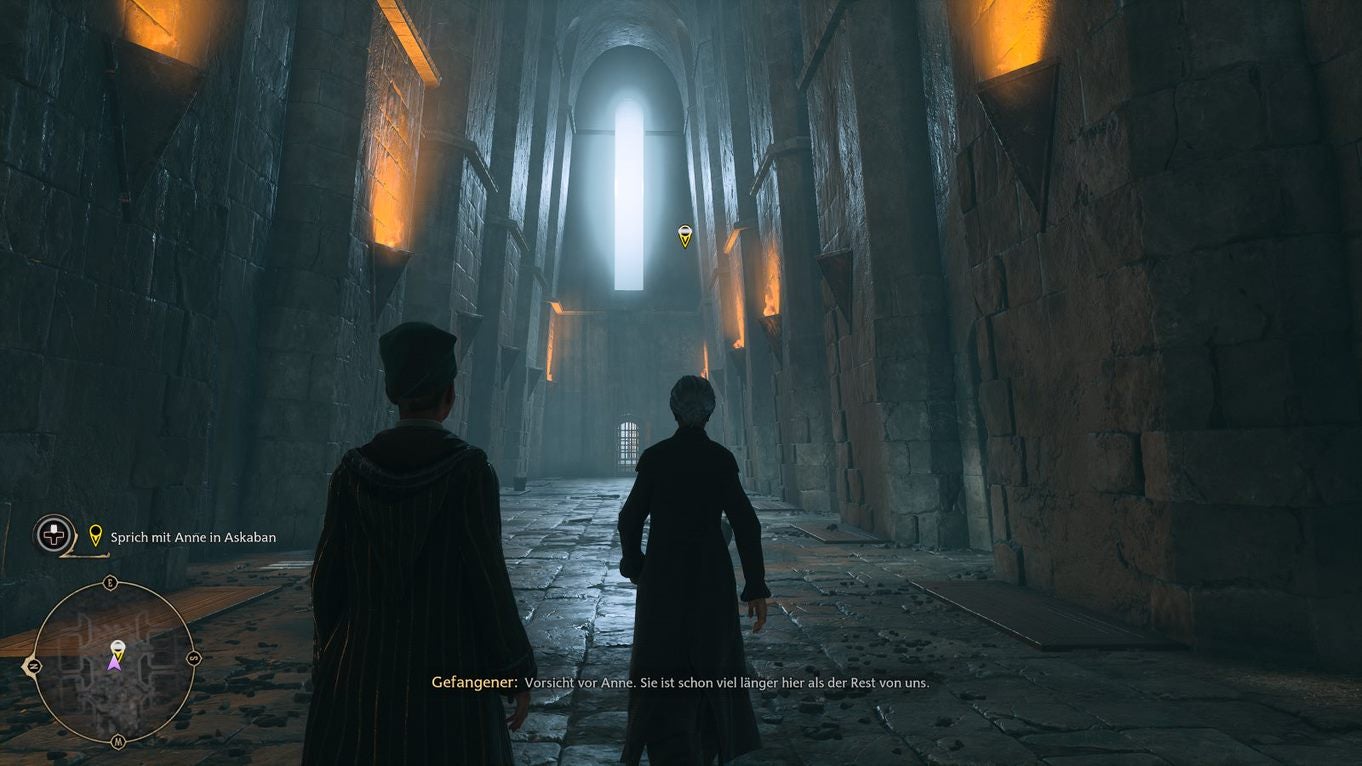Click the E compass letter on the minimap
1362x766 pixels.
(x=108, y=581)
